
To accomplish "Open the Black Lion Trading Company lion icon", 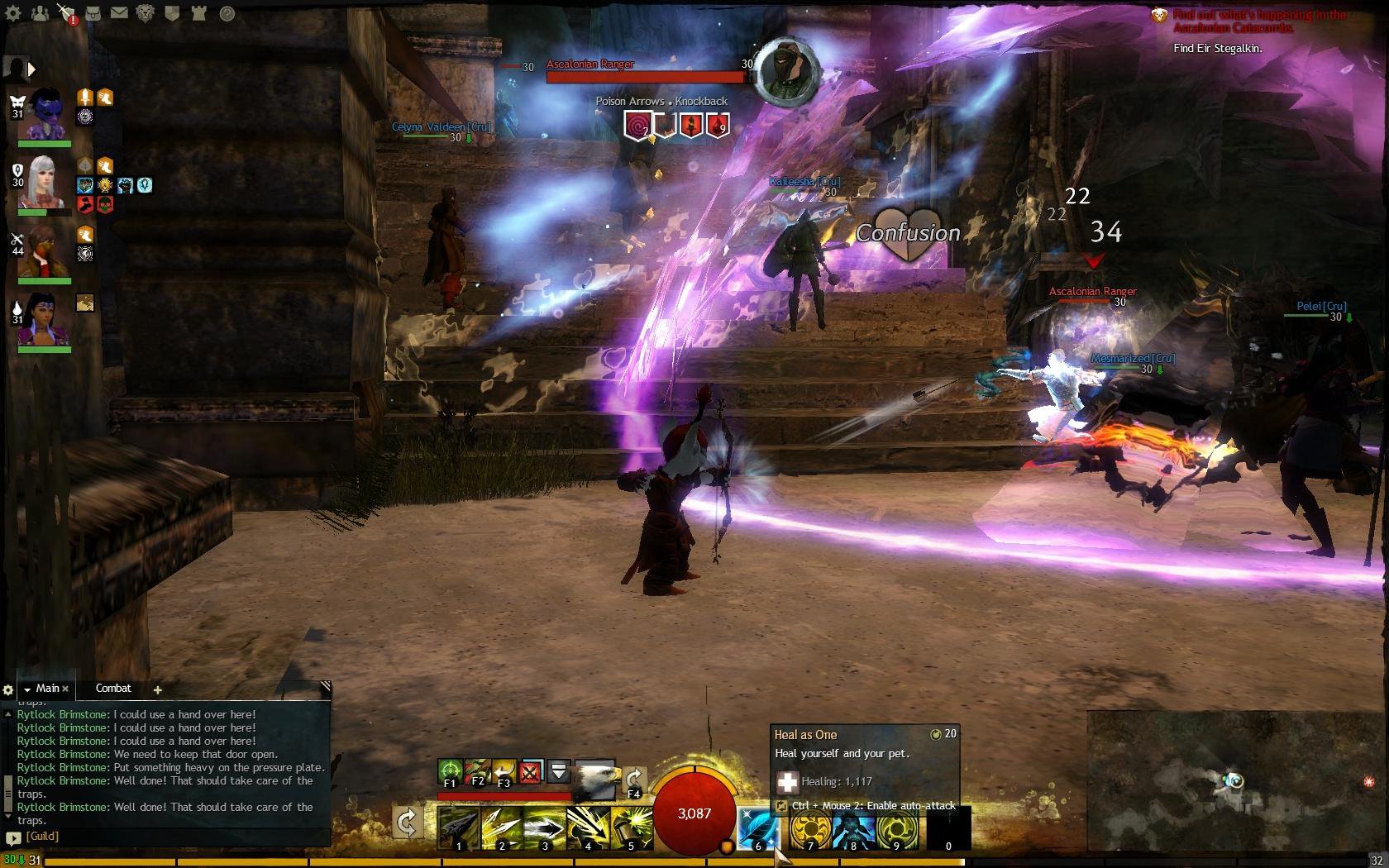I will pos(146,12).
